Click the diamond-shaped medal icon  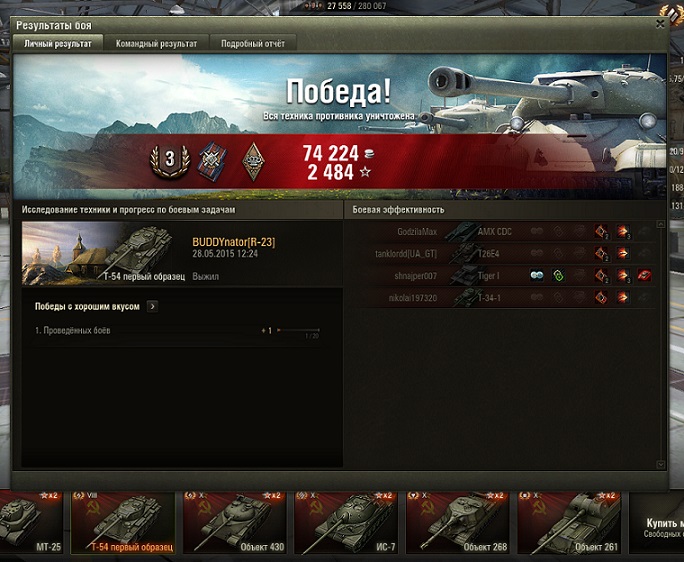point(254,159)
